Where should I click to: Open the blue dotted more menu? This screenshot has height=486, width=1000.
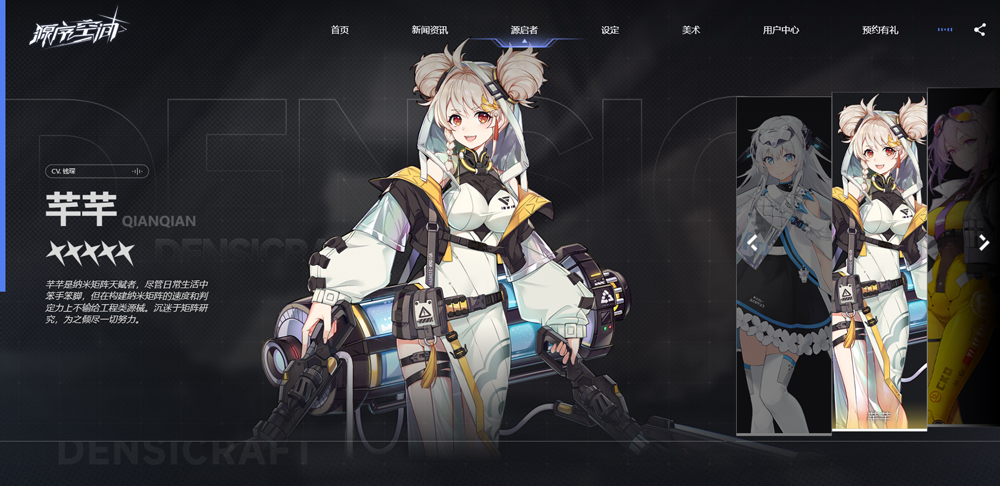[x=945, y=30]
